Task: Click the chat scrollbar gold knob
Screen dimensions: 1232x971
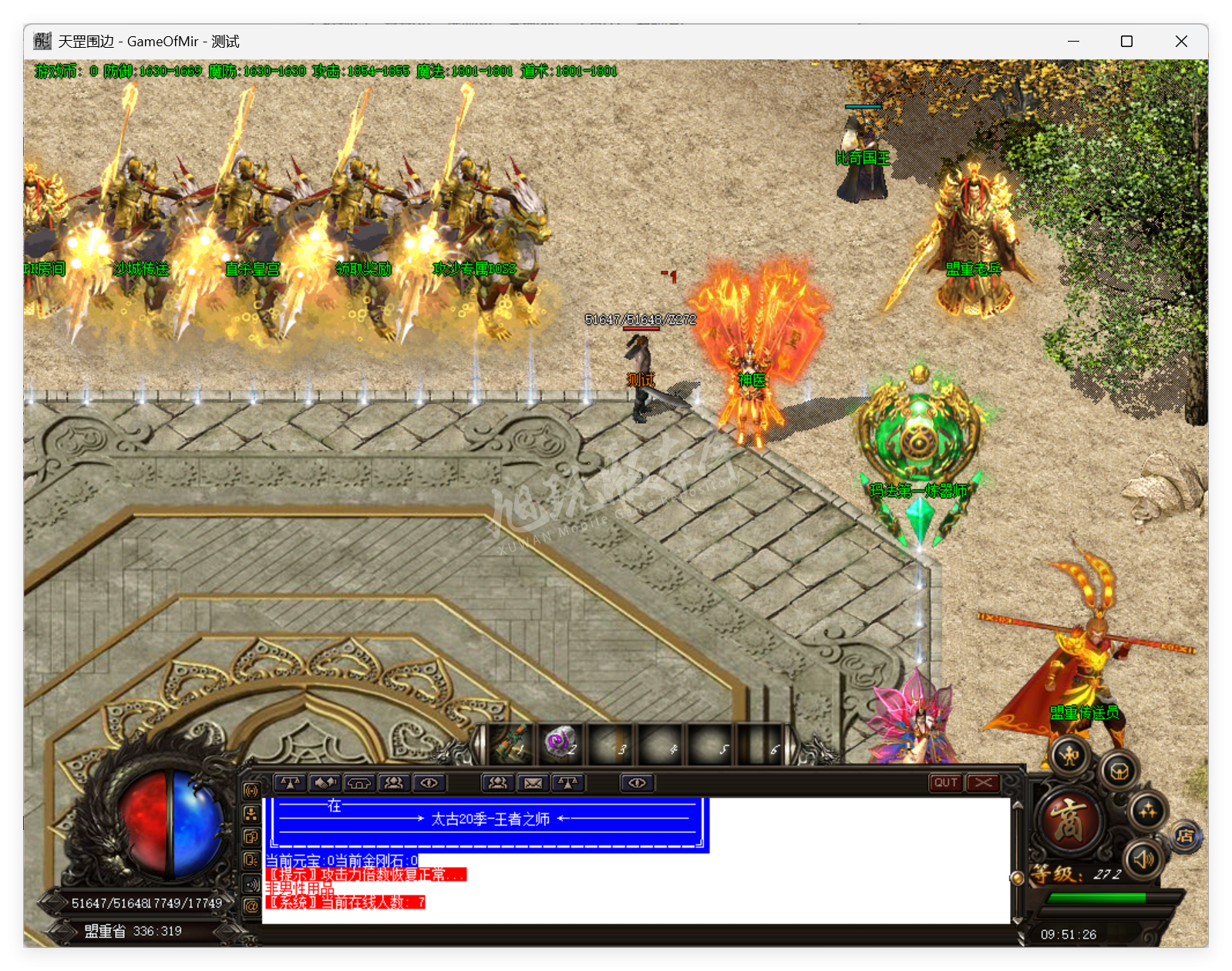Action: pyautogui.click(x=1017, y=877)
